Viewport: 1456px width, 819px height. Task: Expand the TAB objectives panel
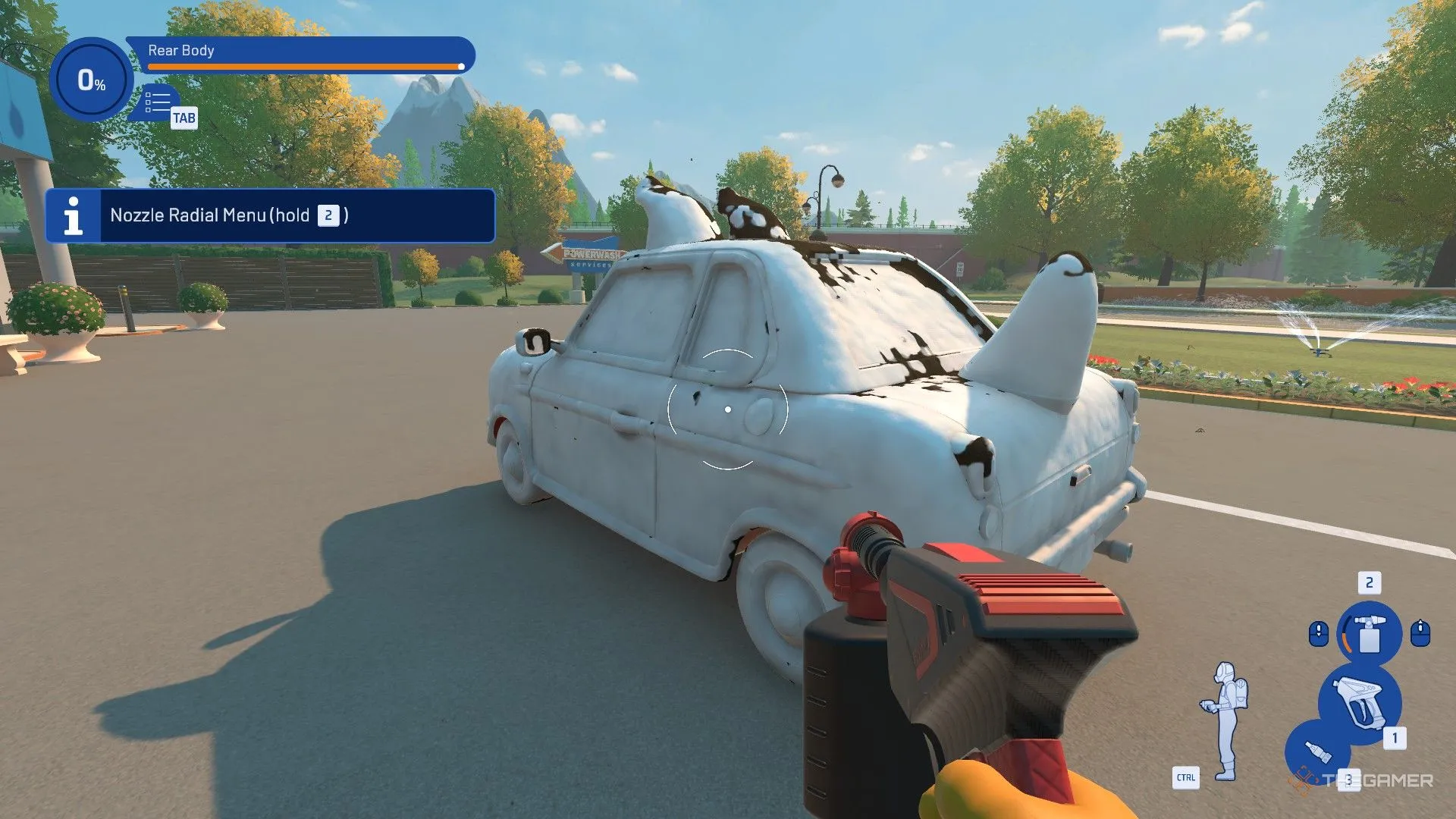tap(159, 104)
